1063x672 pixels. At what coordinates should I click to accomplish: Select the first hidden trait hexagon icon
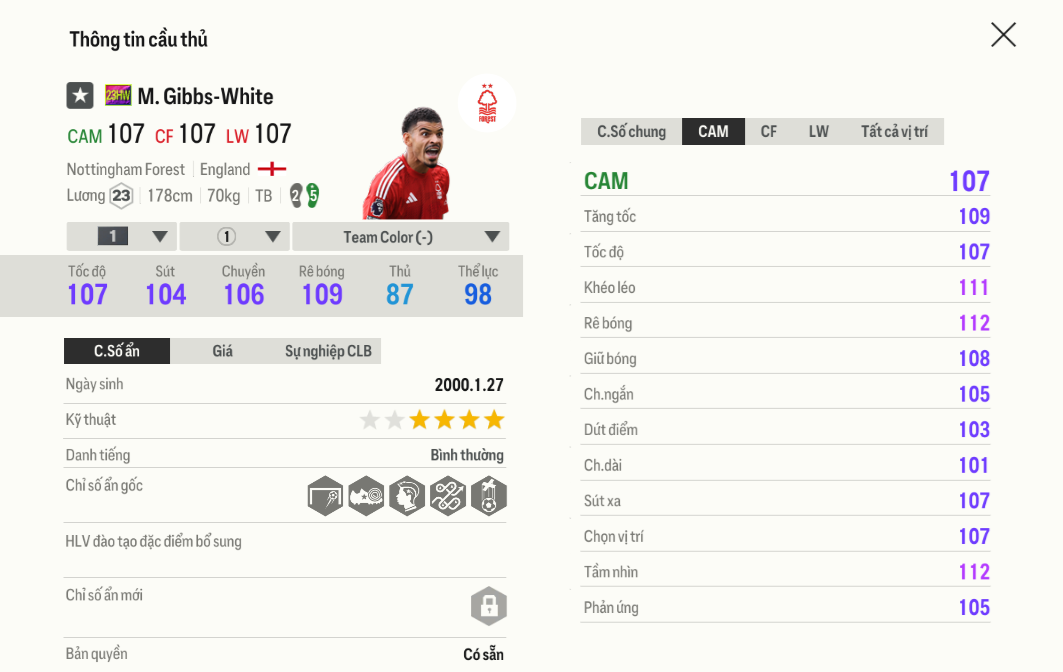pos(326,496)
